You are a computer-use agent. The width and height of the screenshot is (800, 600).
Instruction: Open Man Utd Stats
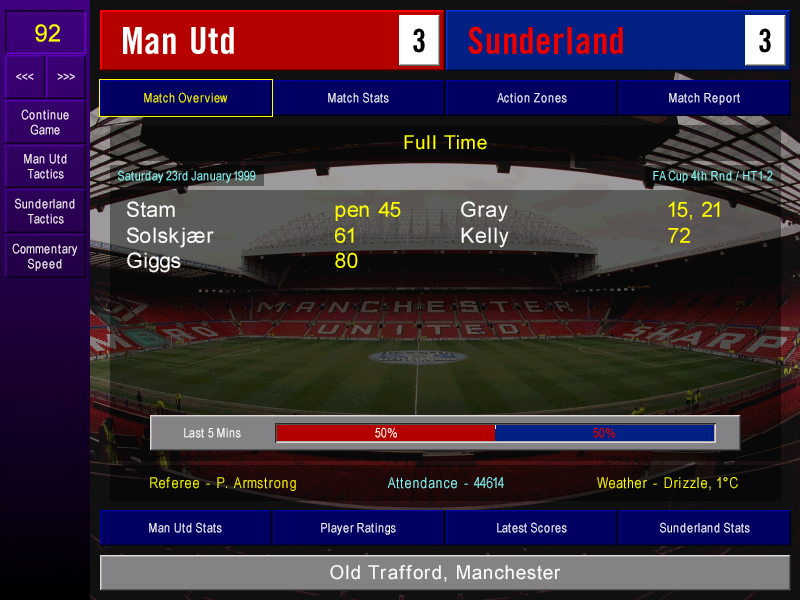[185, 528]
